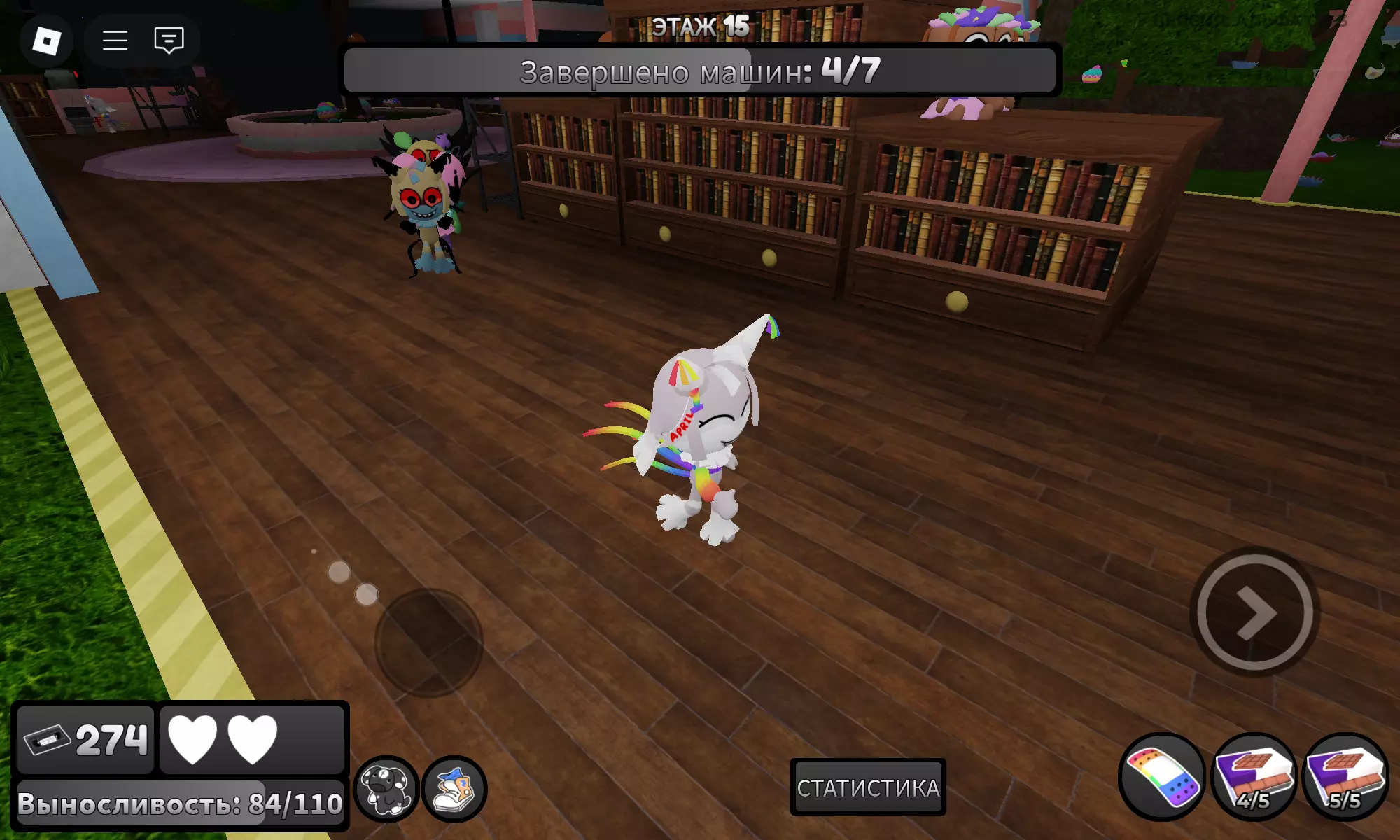Click the black-and-white plush toy icon

coord(386,789)
